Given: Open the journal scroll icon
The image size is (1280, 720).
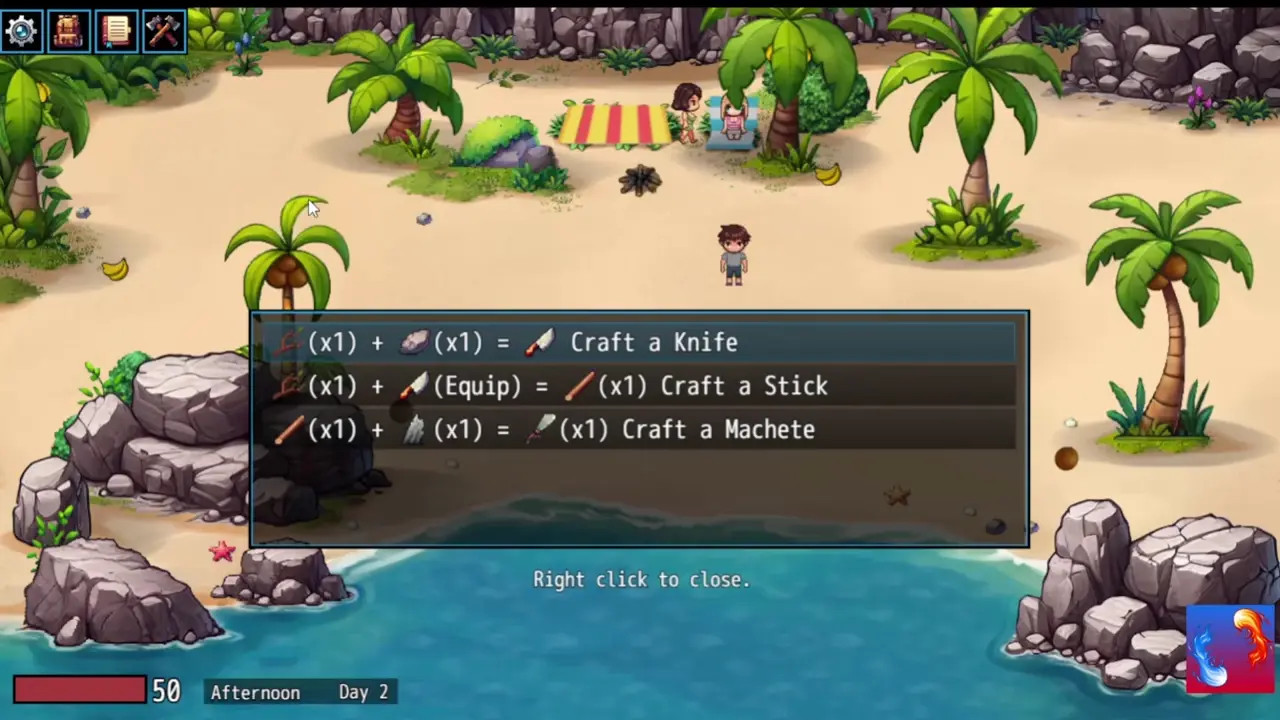Looking at the screenshot, I should coord(115,31).
